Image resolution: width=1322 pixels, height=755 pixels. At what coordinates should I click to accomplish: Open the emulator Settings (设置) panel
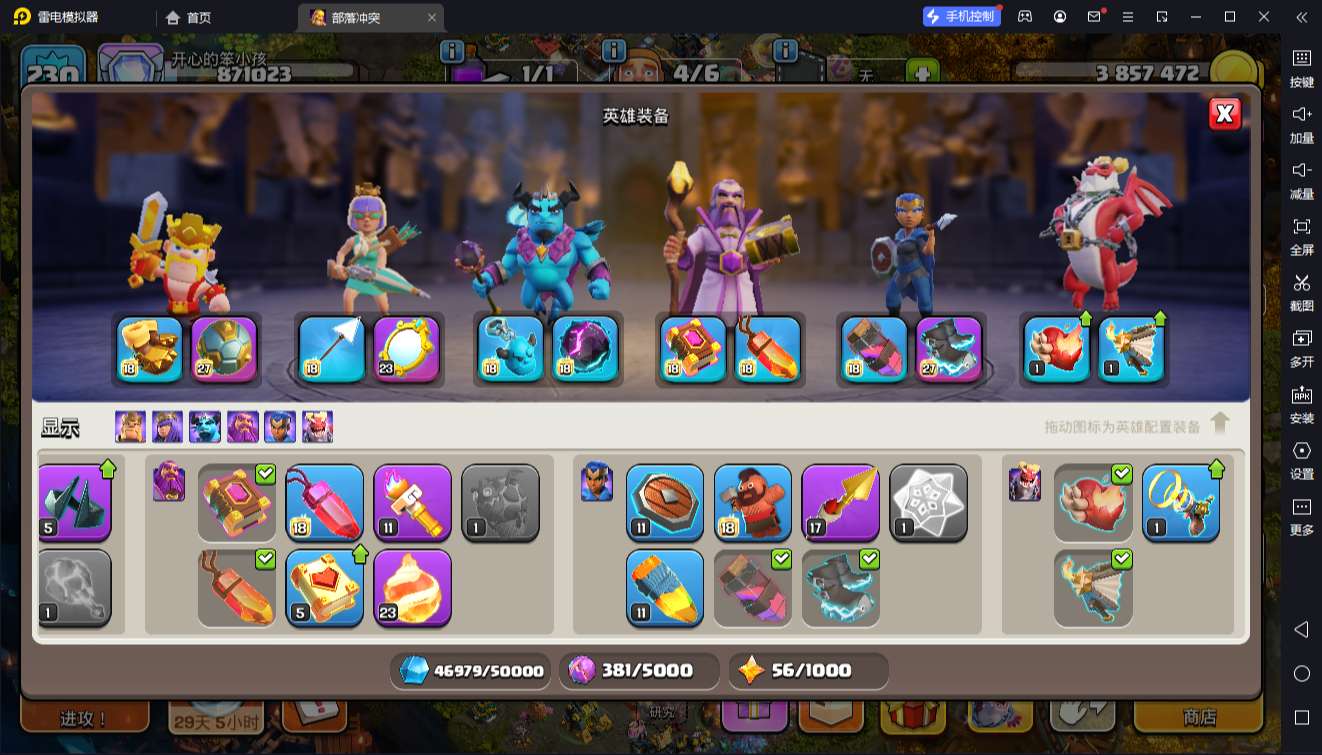(1301, 459)
